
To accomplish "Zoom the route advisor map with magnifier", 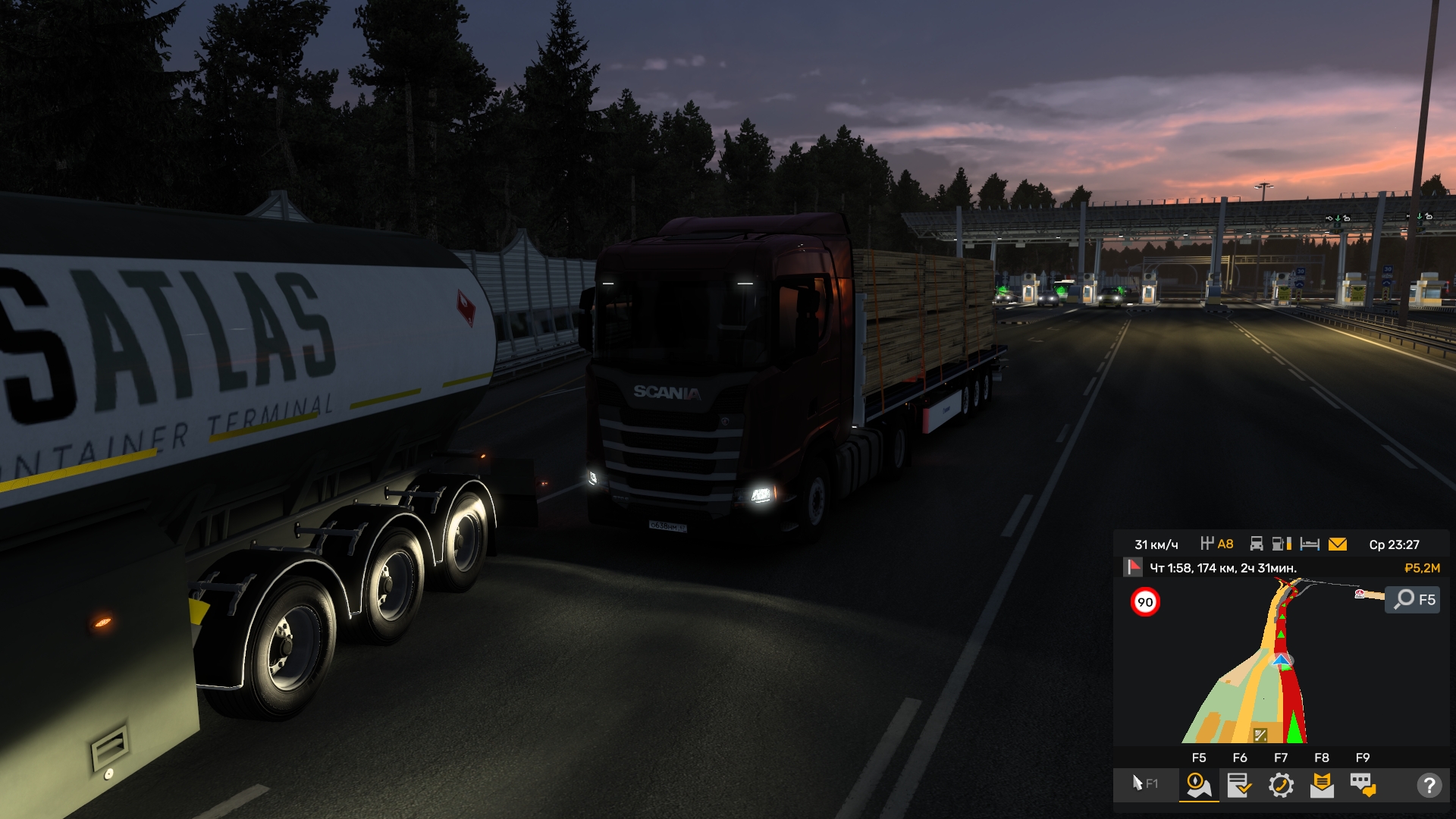I will (1412, 600).
